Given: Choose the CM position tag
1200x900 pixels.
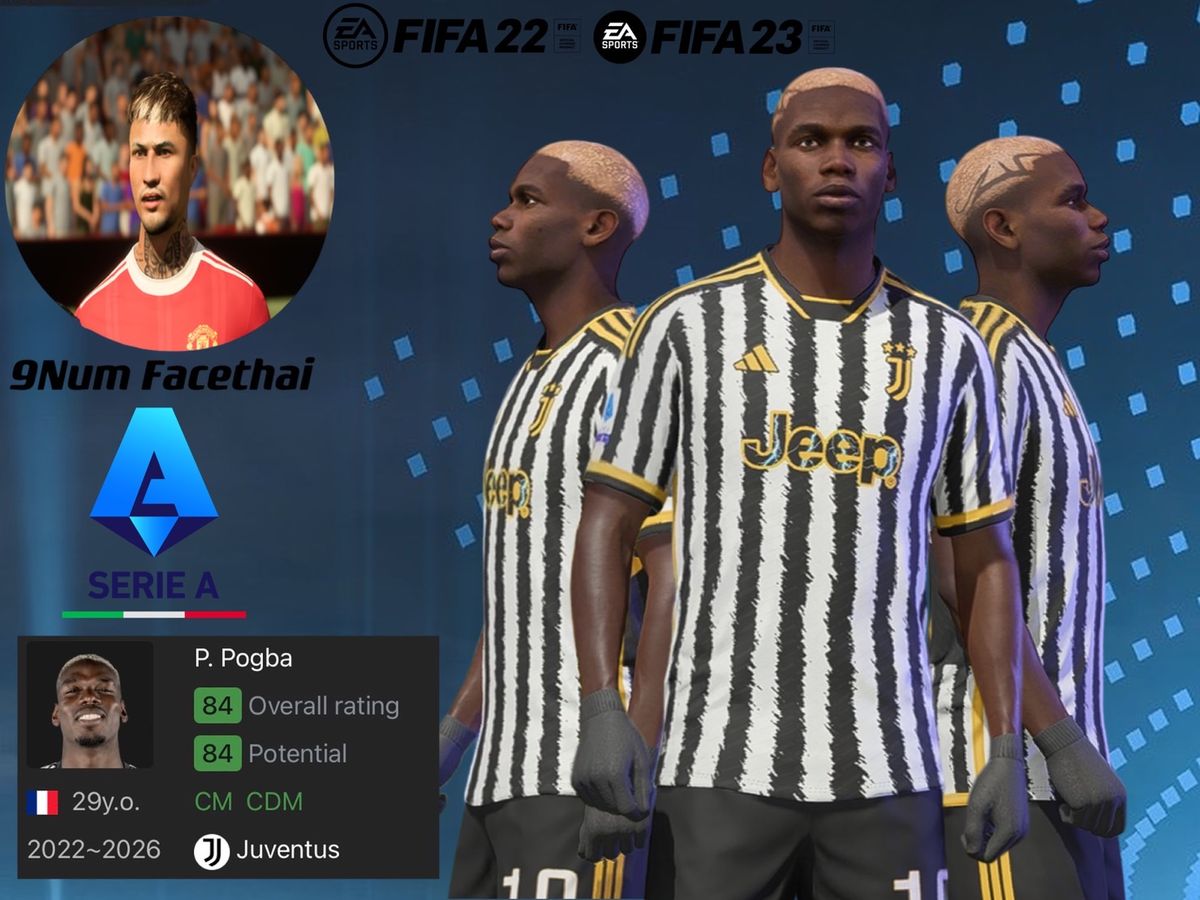Looking at the screenshot, I should tap(214, 802).
